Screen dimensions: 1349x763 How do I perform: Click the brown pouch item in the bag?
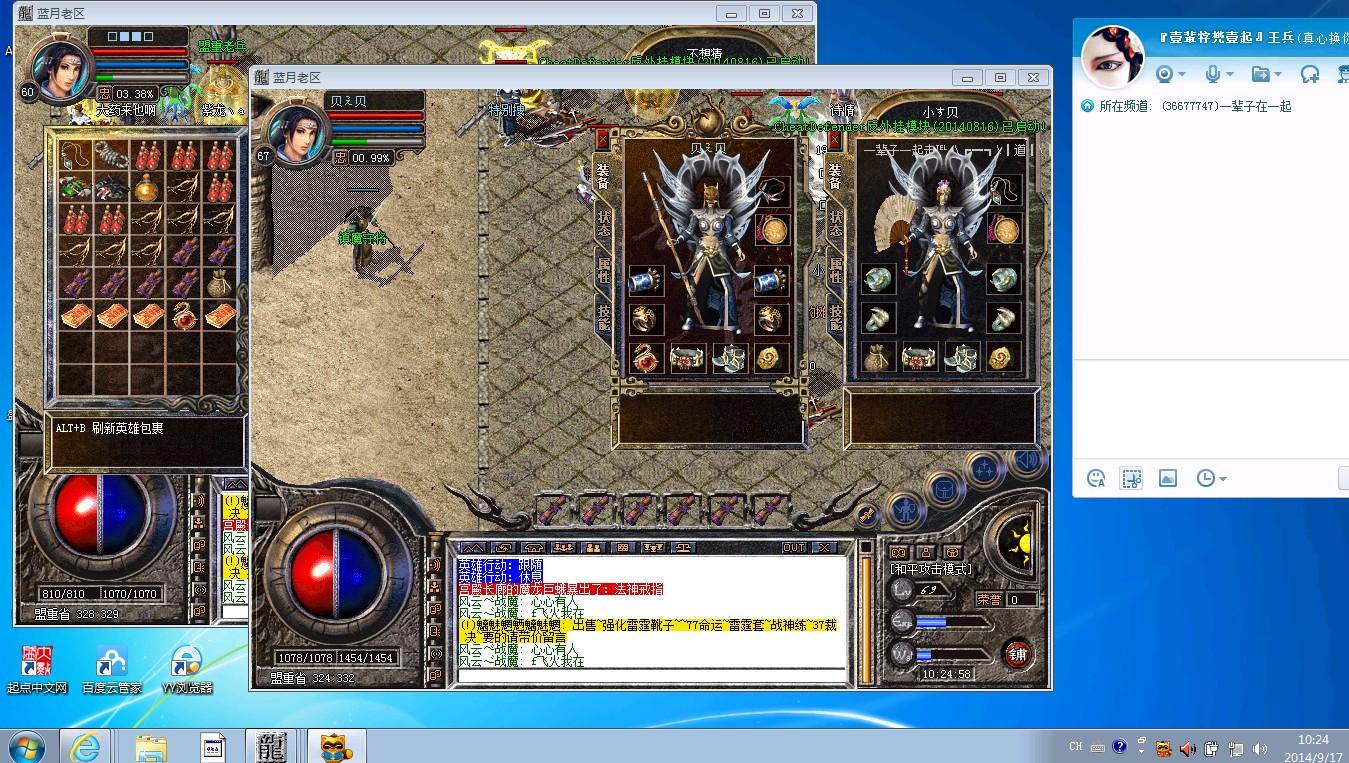tap(220, 284)
